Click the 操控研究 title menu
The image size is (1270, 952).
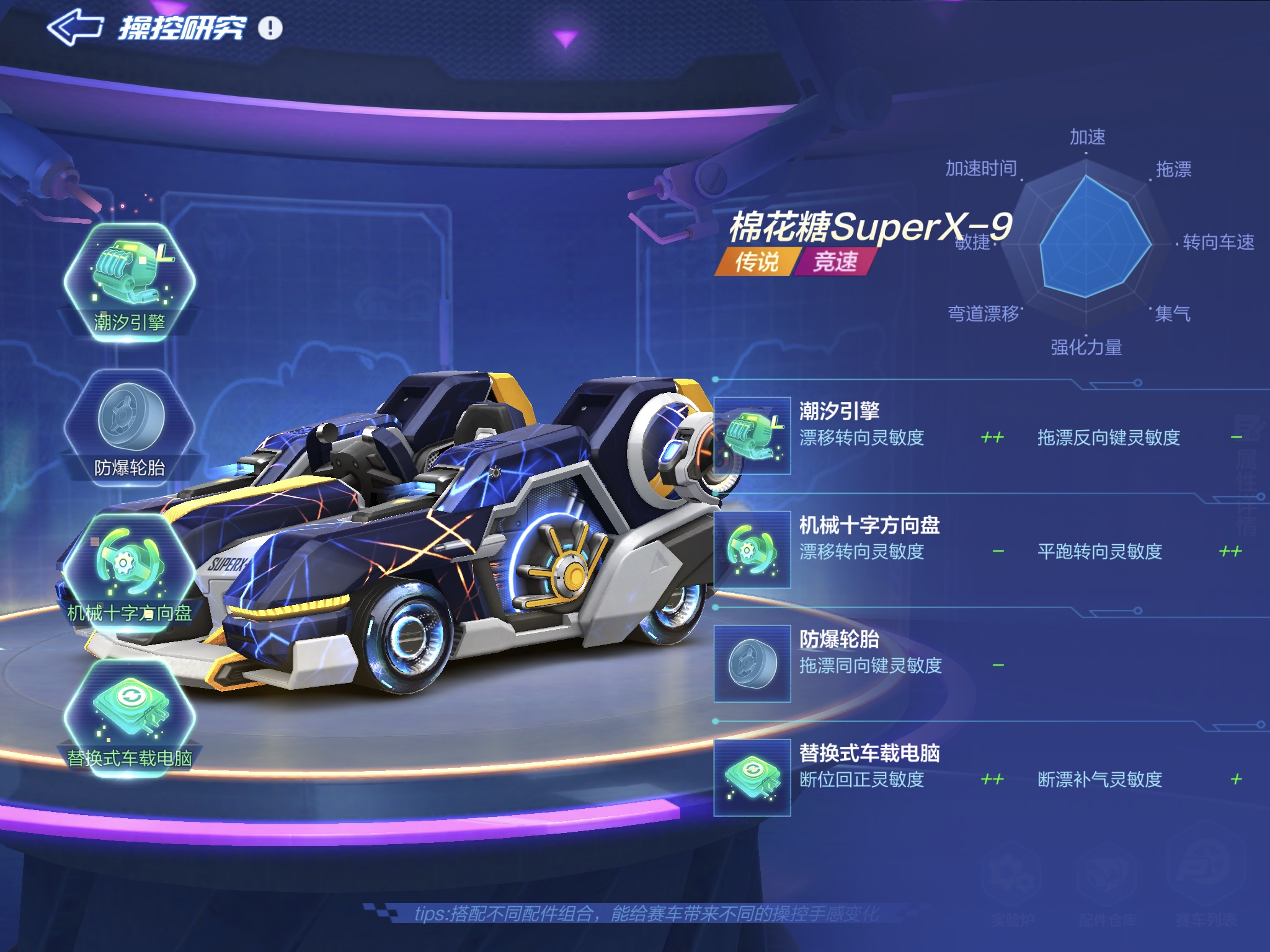(x=183, y=28)
